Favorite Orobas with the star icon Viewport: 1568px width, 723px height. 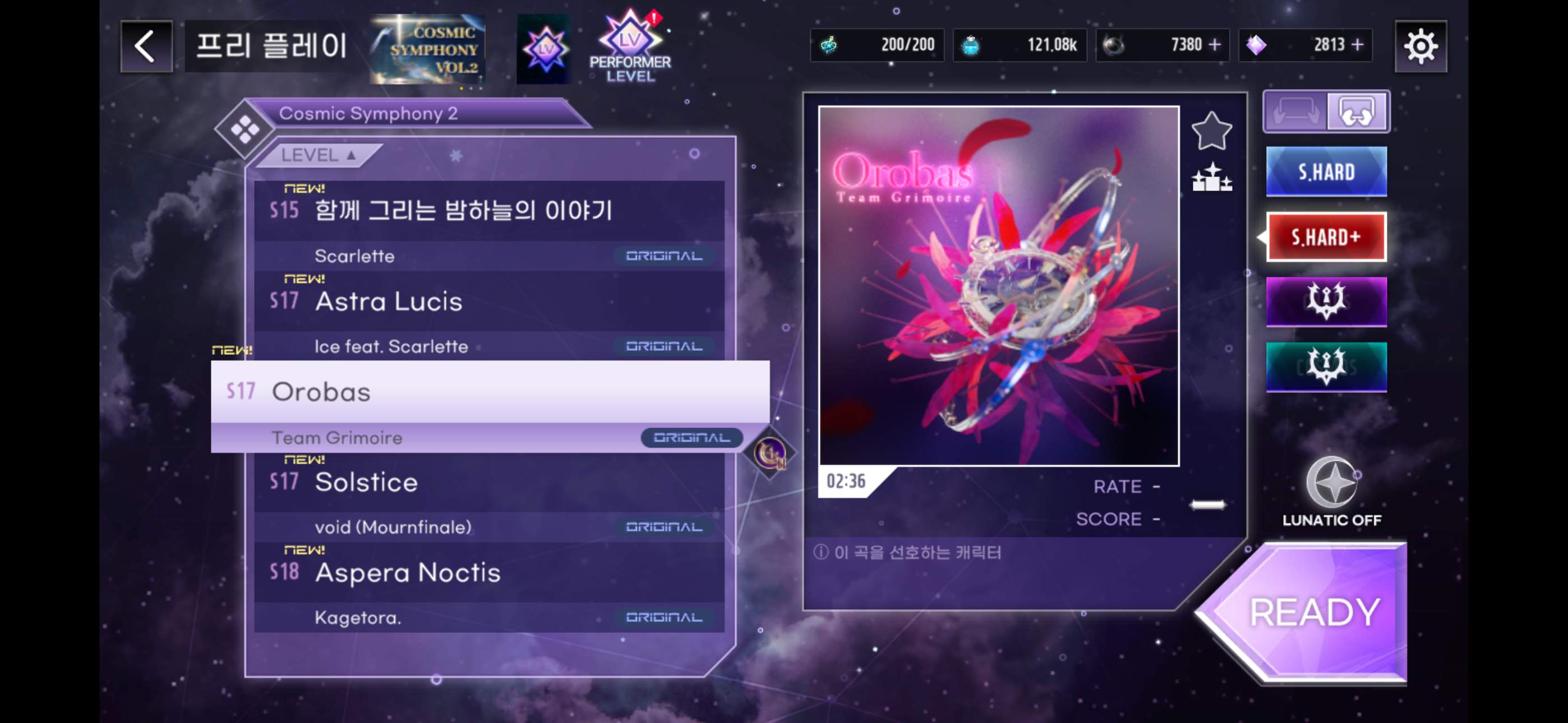tap(1211, 131)
